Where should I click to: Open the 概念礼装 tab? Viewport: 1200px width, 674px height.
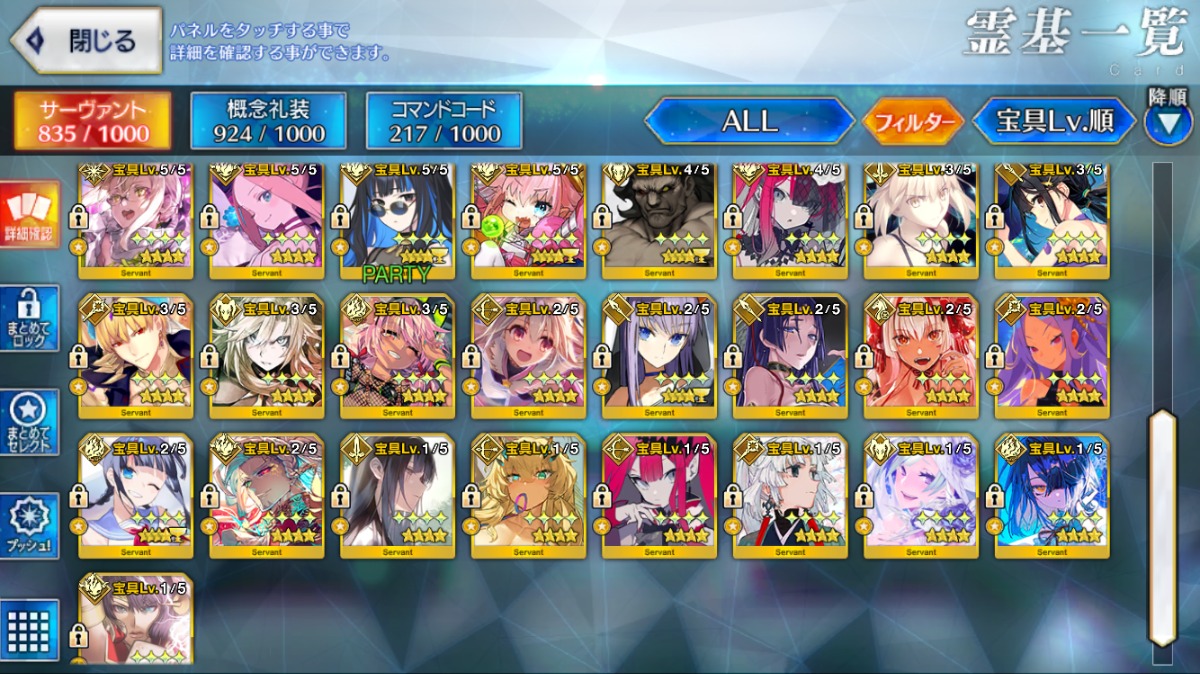click(268, 122)
